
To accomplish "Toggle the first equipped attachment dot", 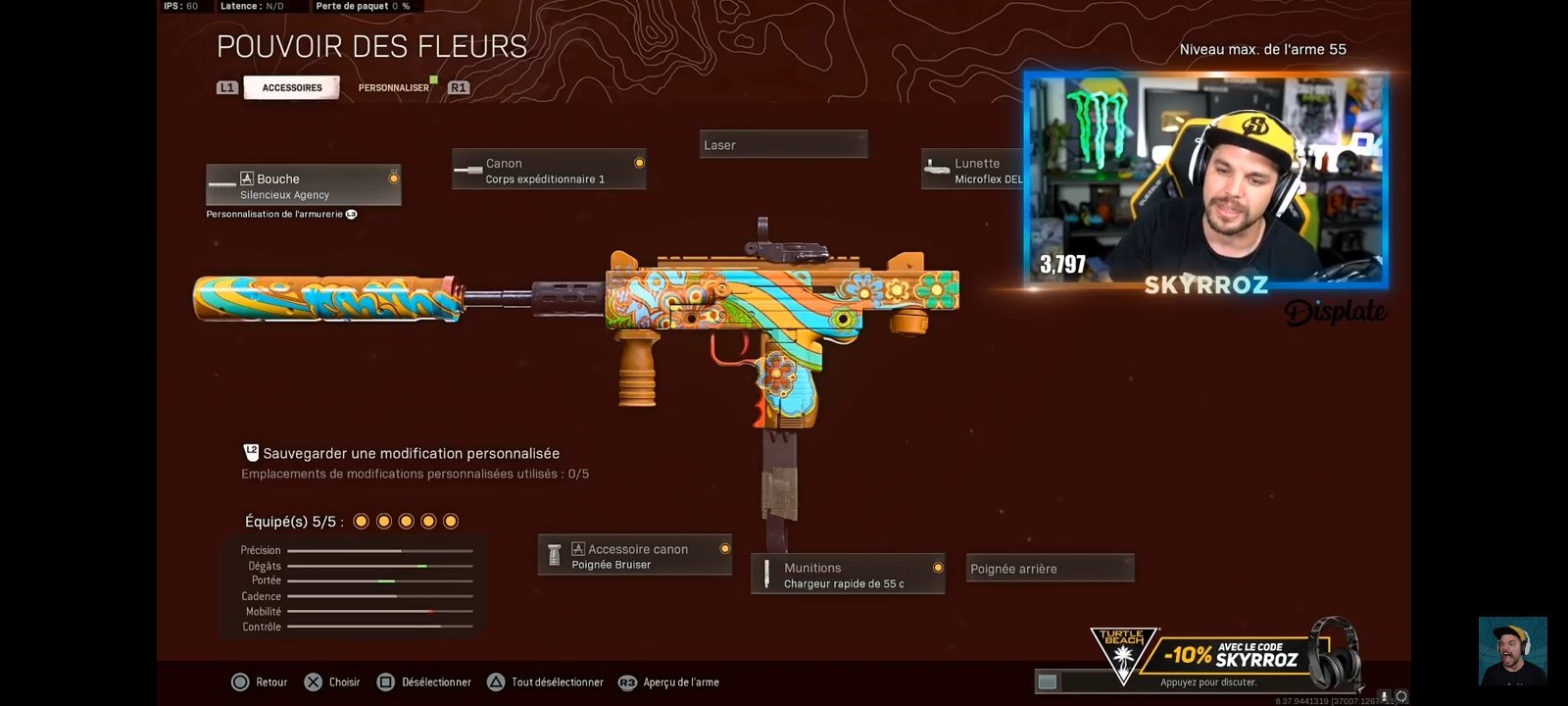I will (363, 521).
